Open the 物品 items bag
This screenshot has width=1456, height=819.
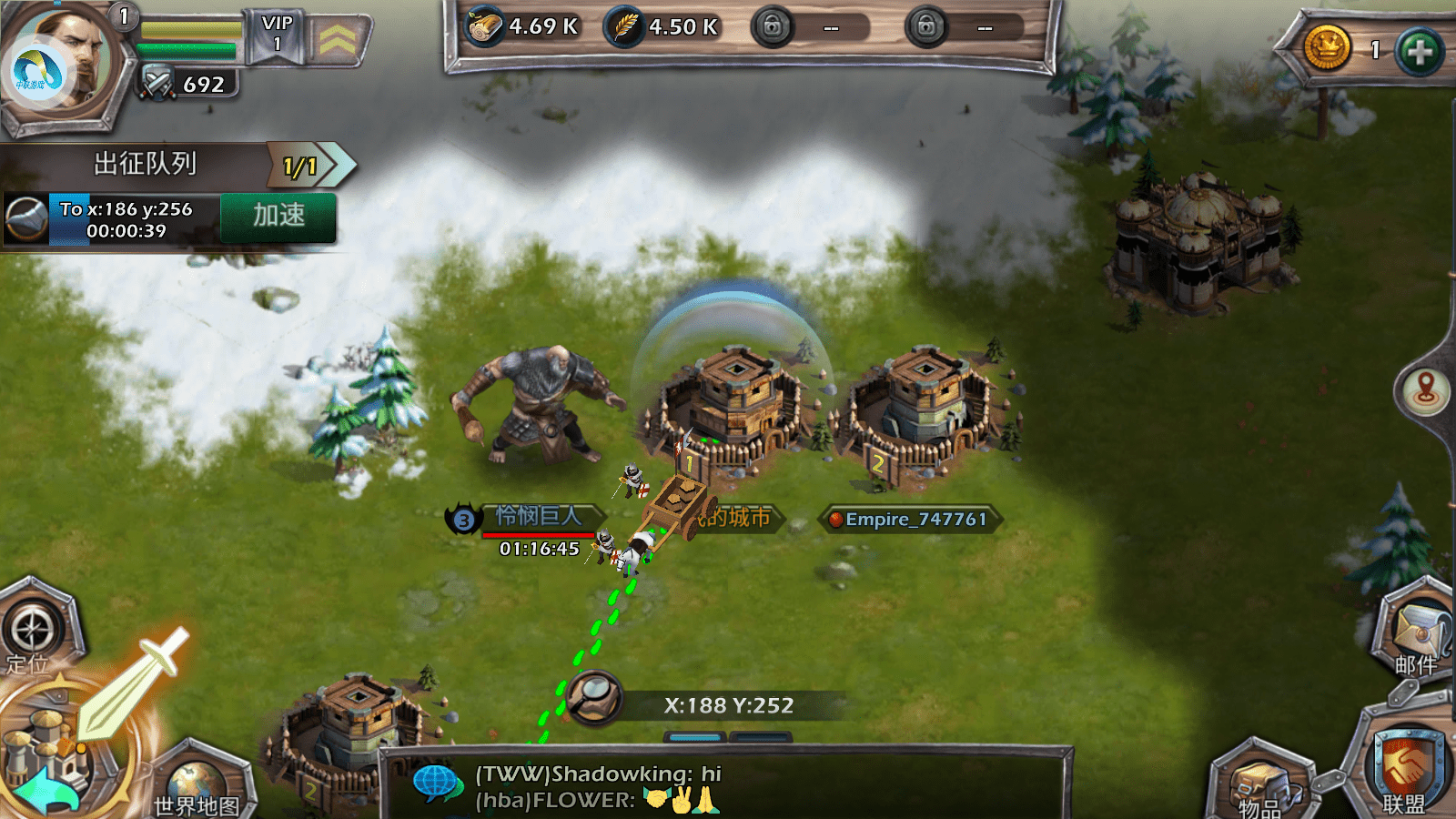(x=1262, y=784)
